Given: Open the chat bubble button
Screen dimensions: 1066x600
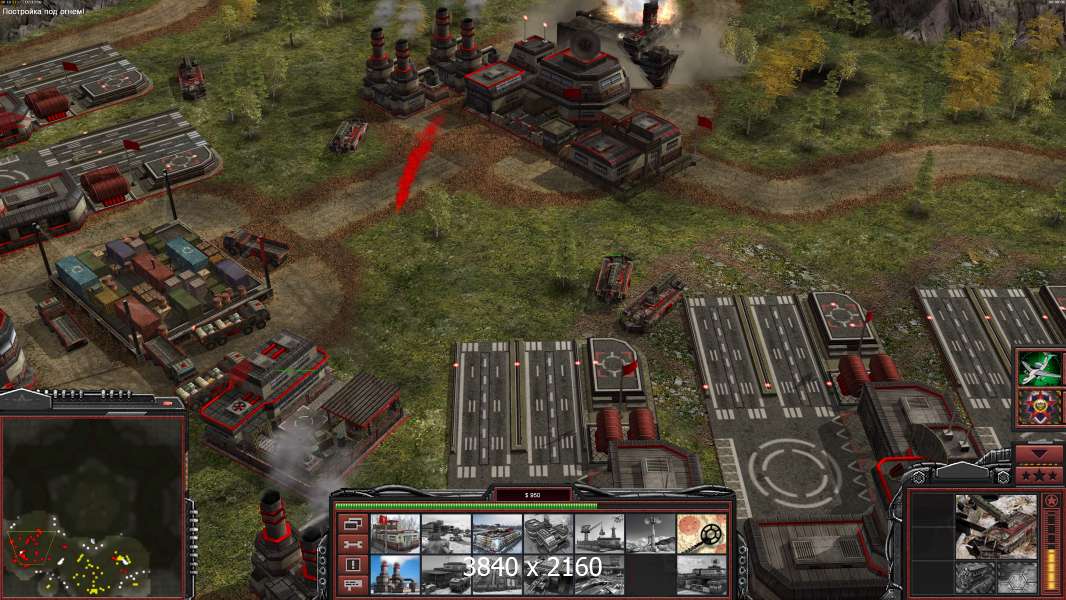Looking at the screenshot, I should point(352,584).
